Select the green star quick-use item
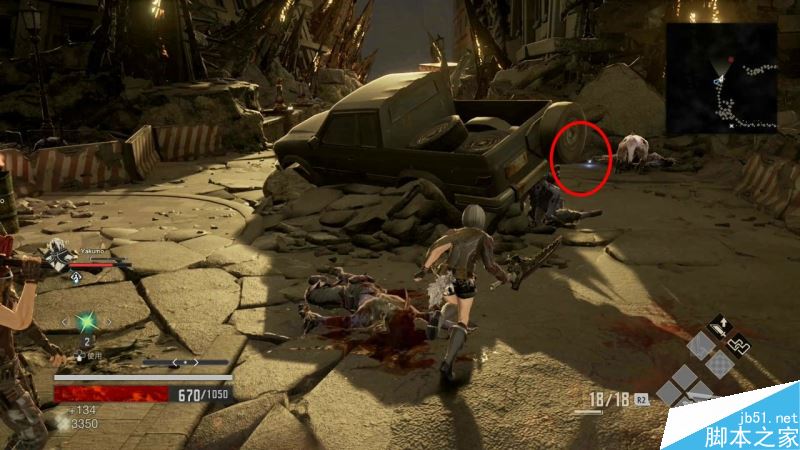Viewport: 800px width, 450px height. [x=86, y=322]
